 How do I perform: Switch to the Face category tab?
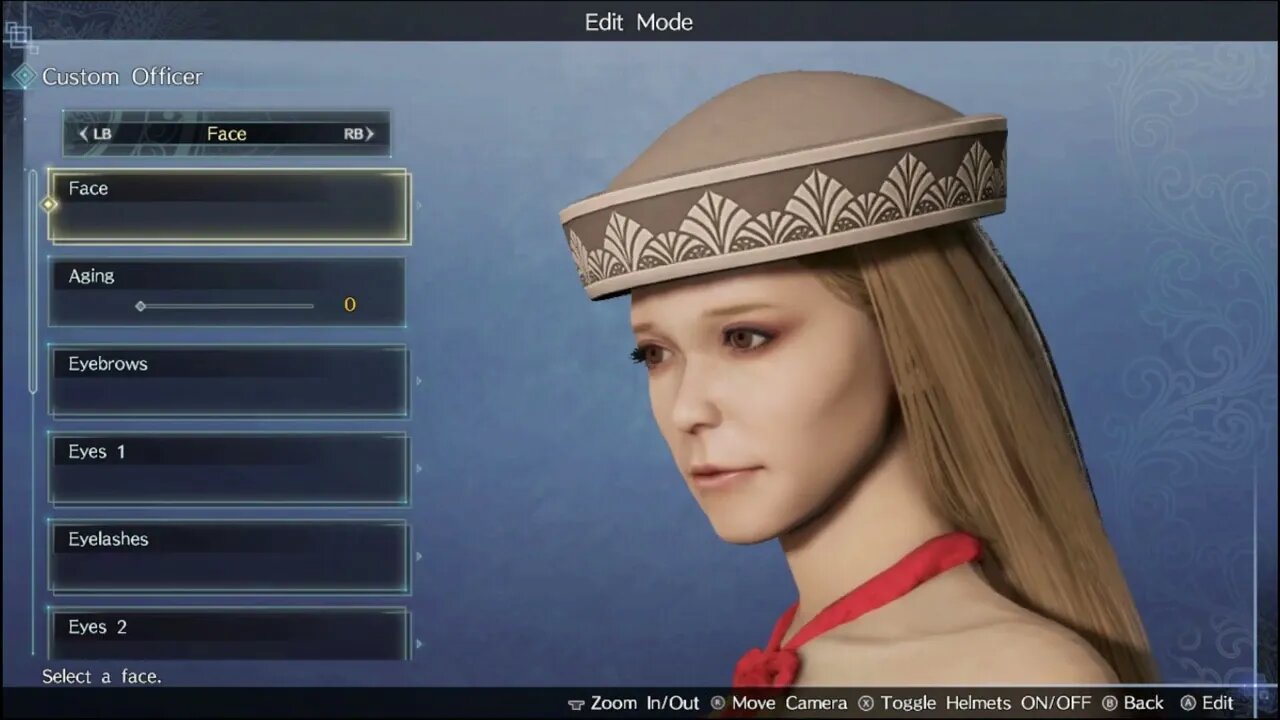click(226, 133)
